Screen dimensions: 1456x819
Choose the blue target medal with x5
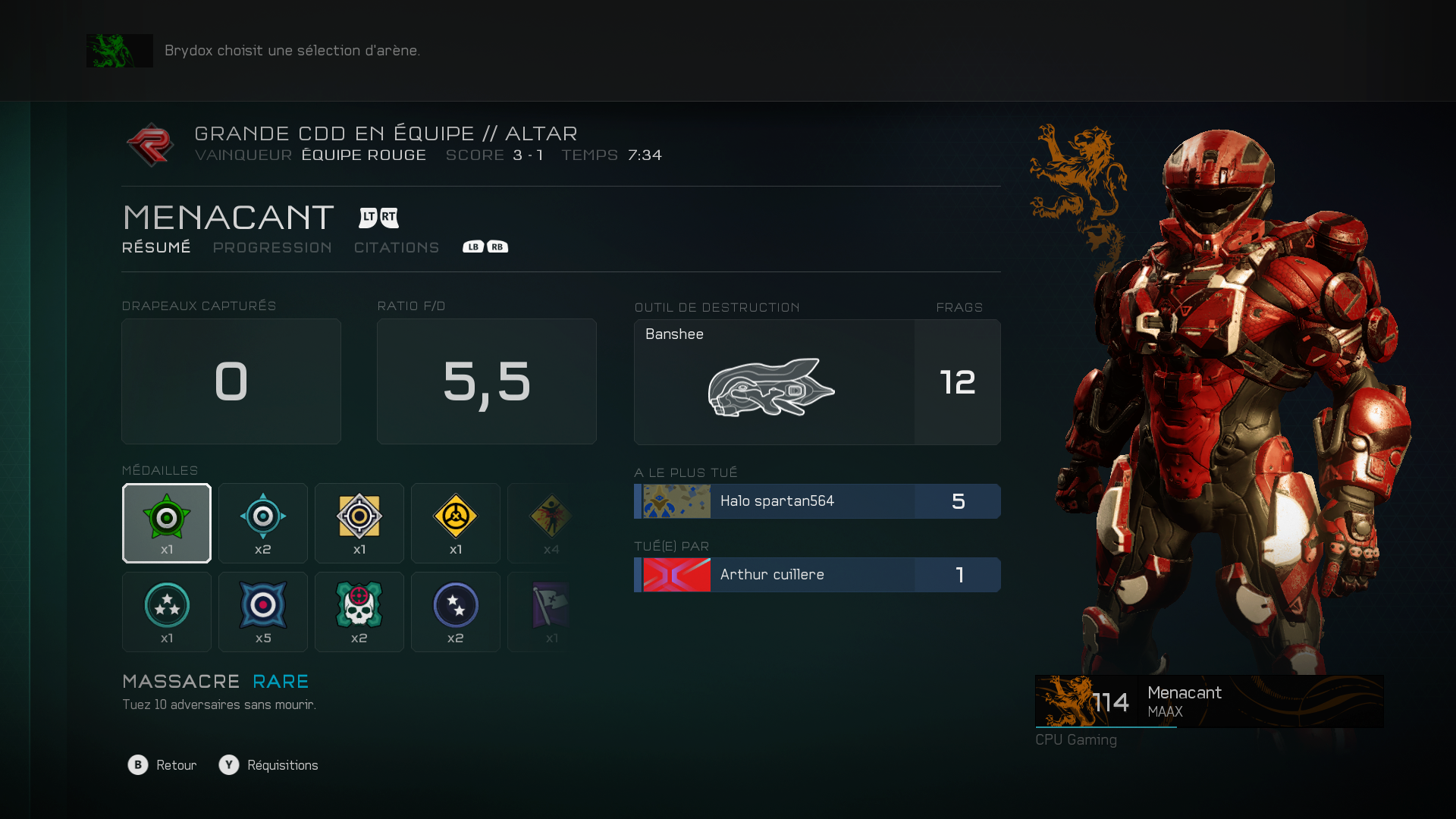[x=263, y=612]
